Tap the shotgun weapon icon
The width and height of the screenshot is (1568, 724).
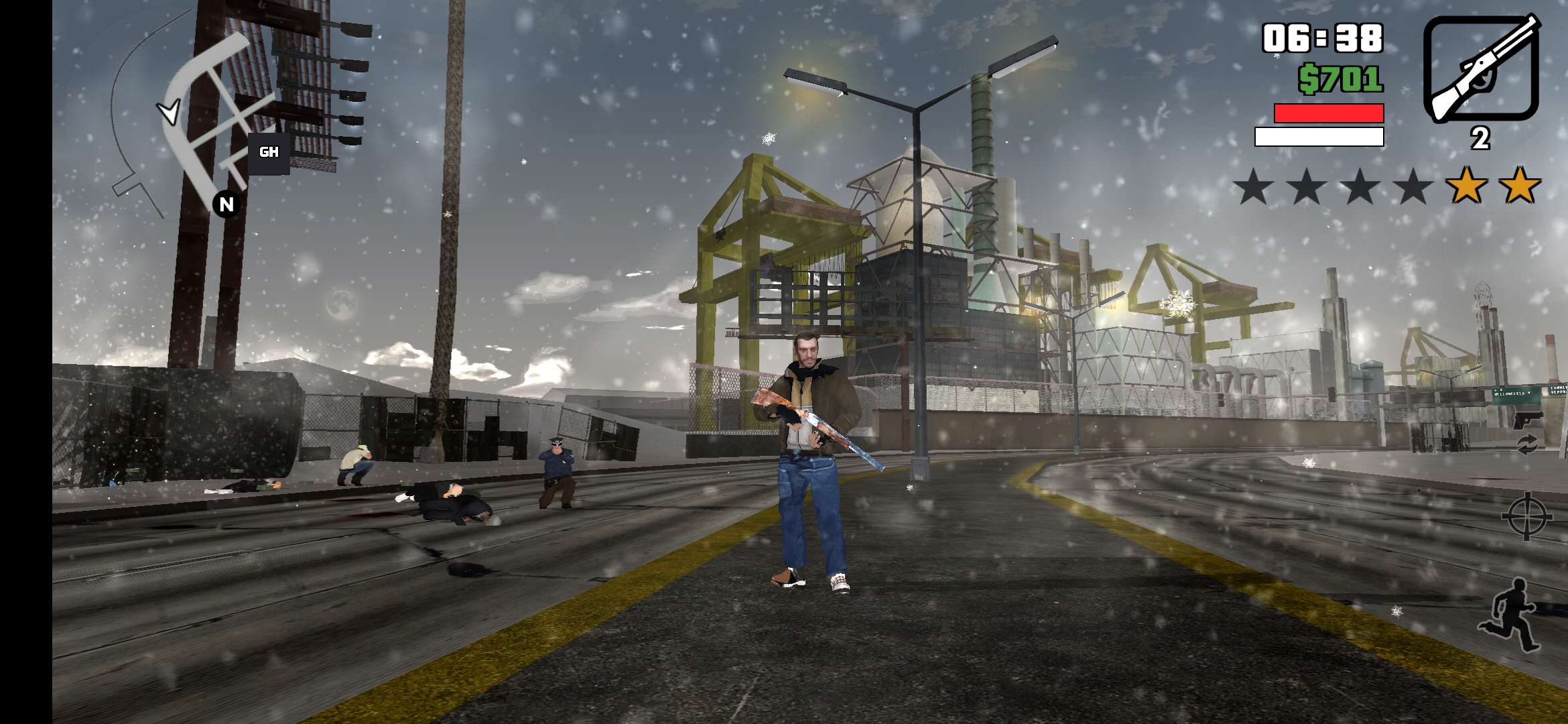[1481, 69]
